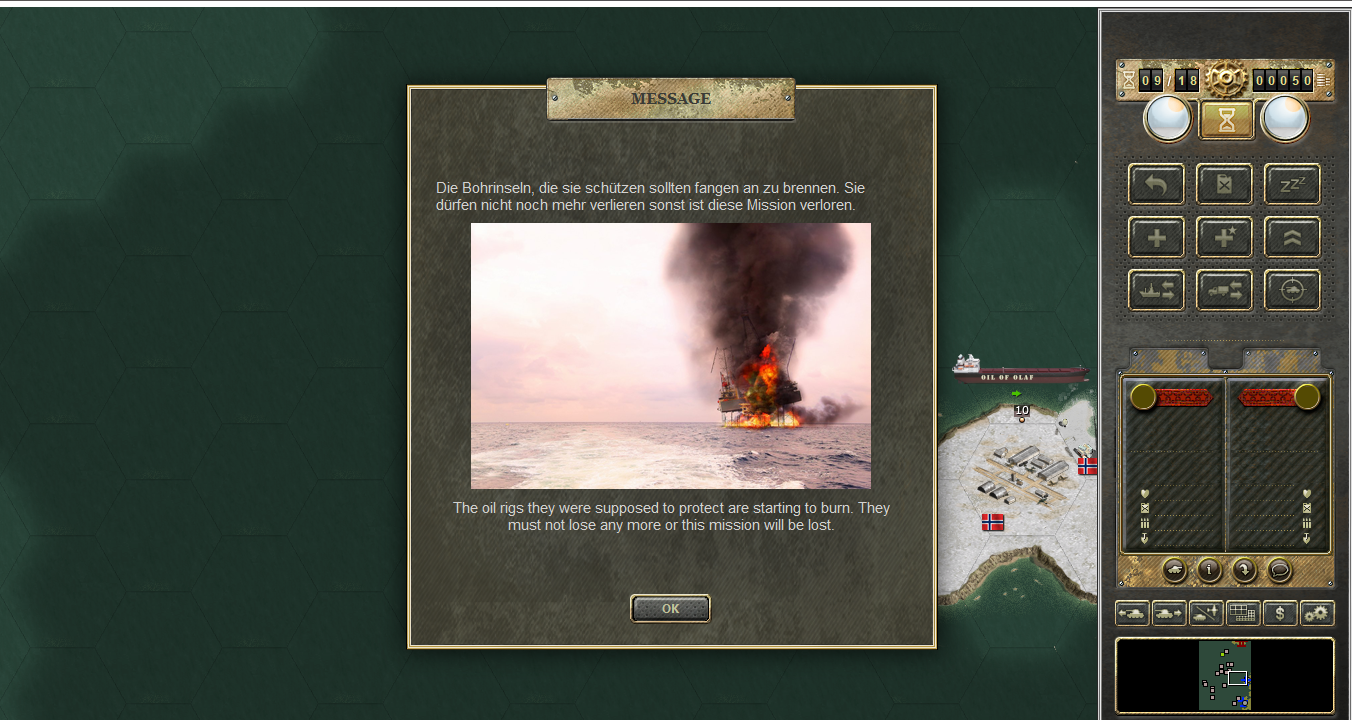This screenshot has width=1352, height=720.
Task: Click the undo arrow button
Action: pos(1156,184)
